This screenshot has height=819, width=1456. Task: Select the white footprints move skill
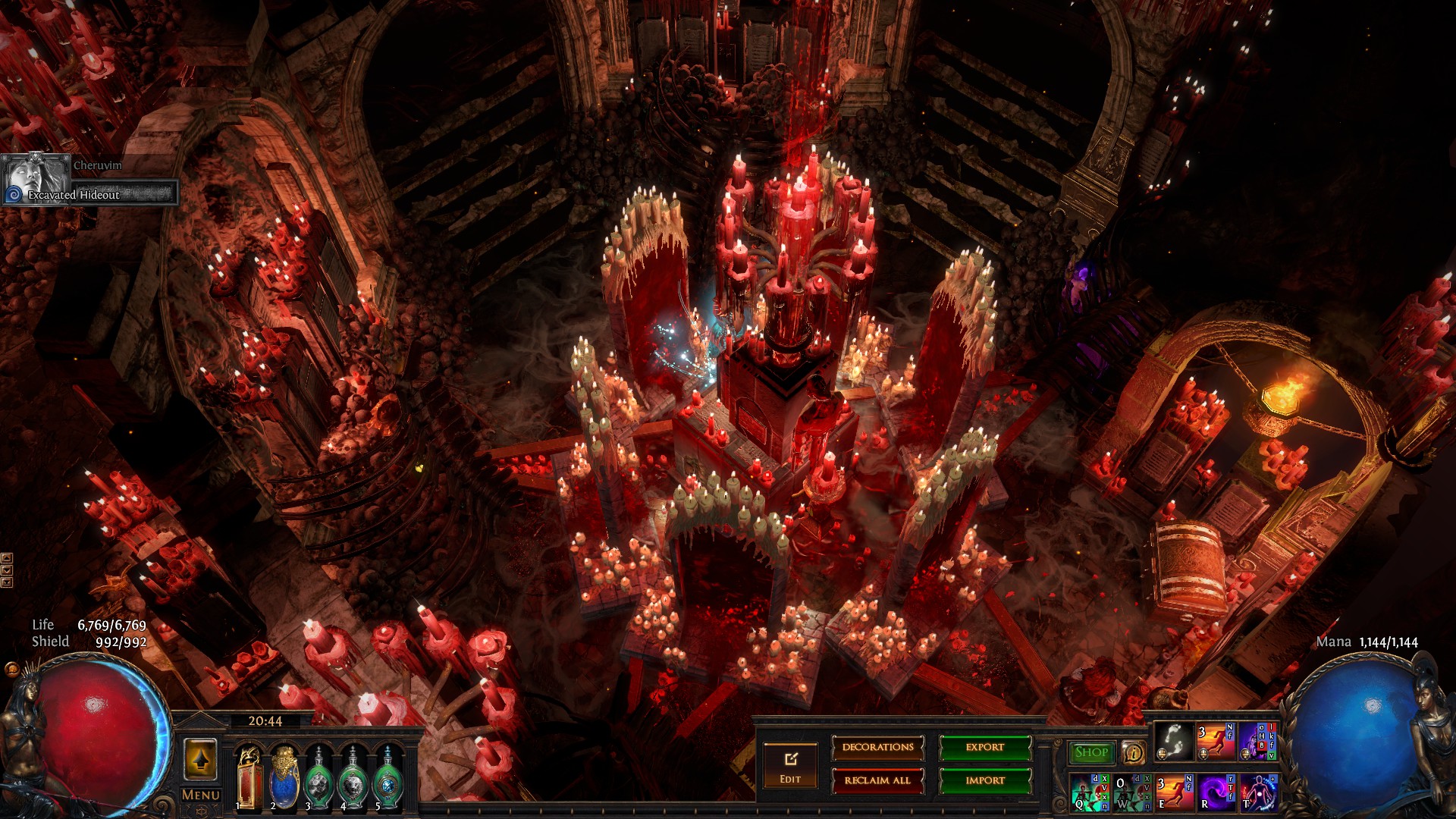click(x=1173, y=742)
